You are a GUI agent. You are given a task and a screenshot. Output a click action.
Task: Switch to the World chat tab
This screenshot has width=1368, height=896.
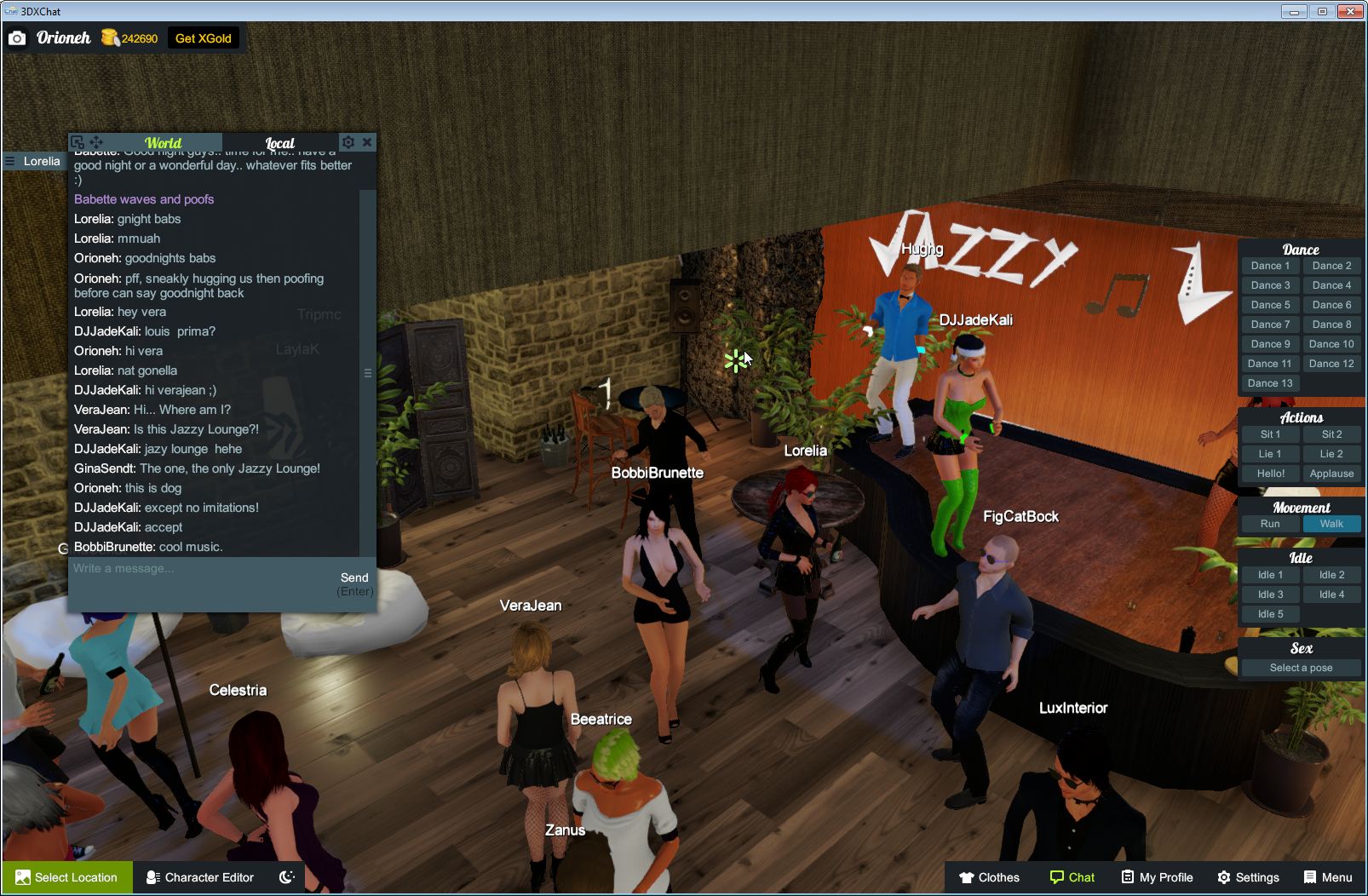click(x=162, y=142)
